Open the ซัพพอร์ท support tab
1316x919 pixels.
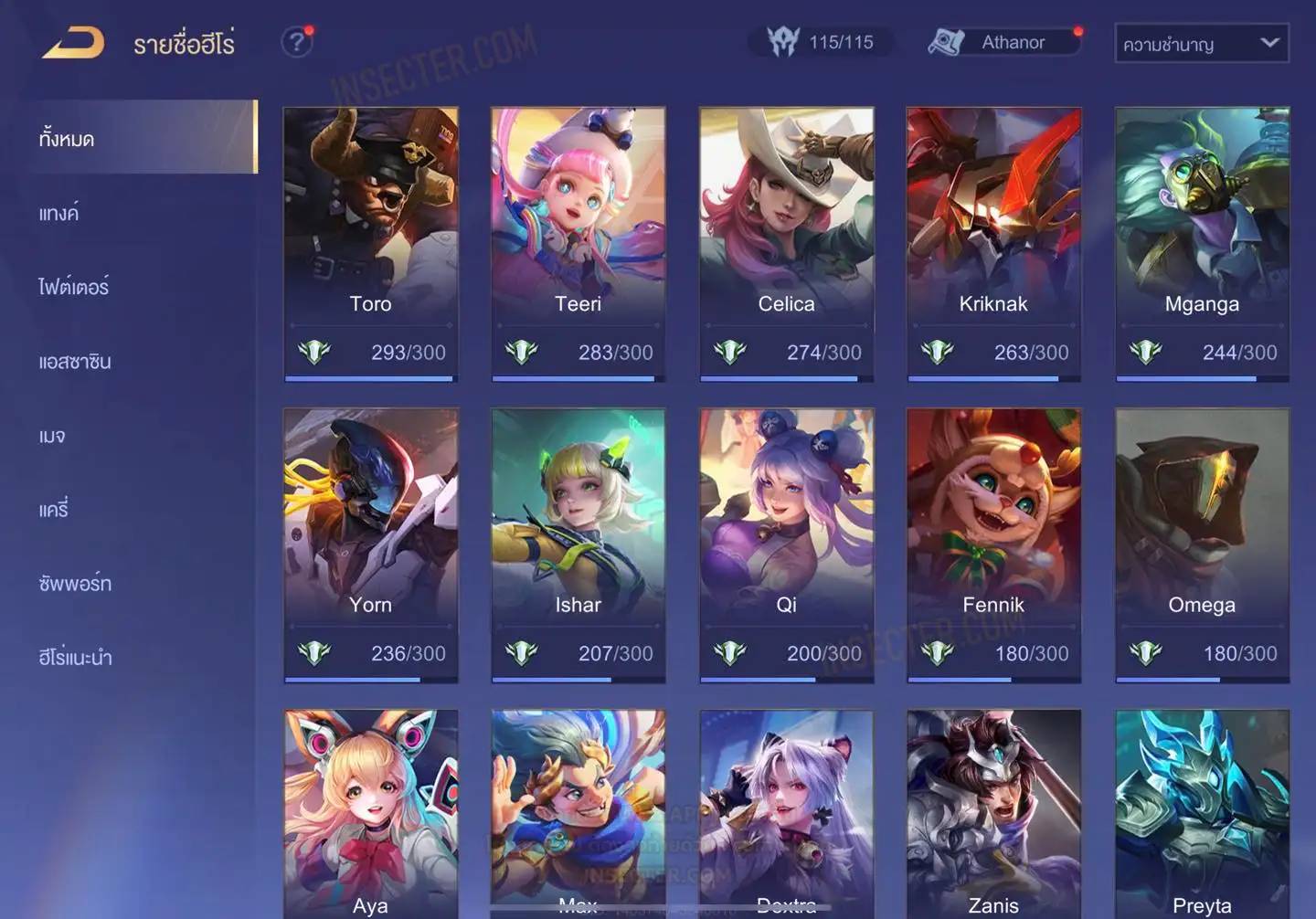[x=75, y=584]
